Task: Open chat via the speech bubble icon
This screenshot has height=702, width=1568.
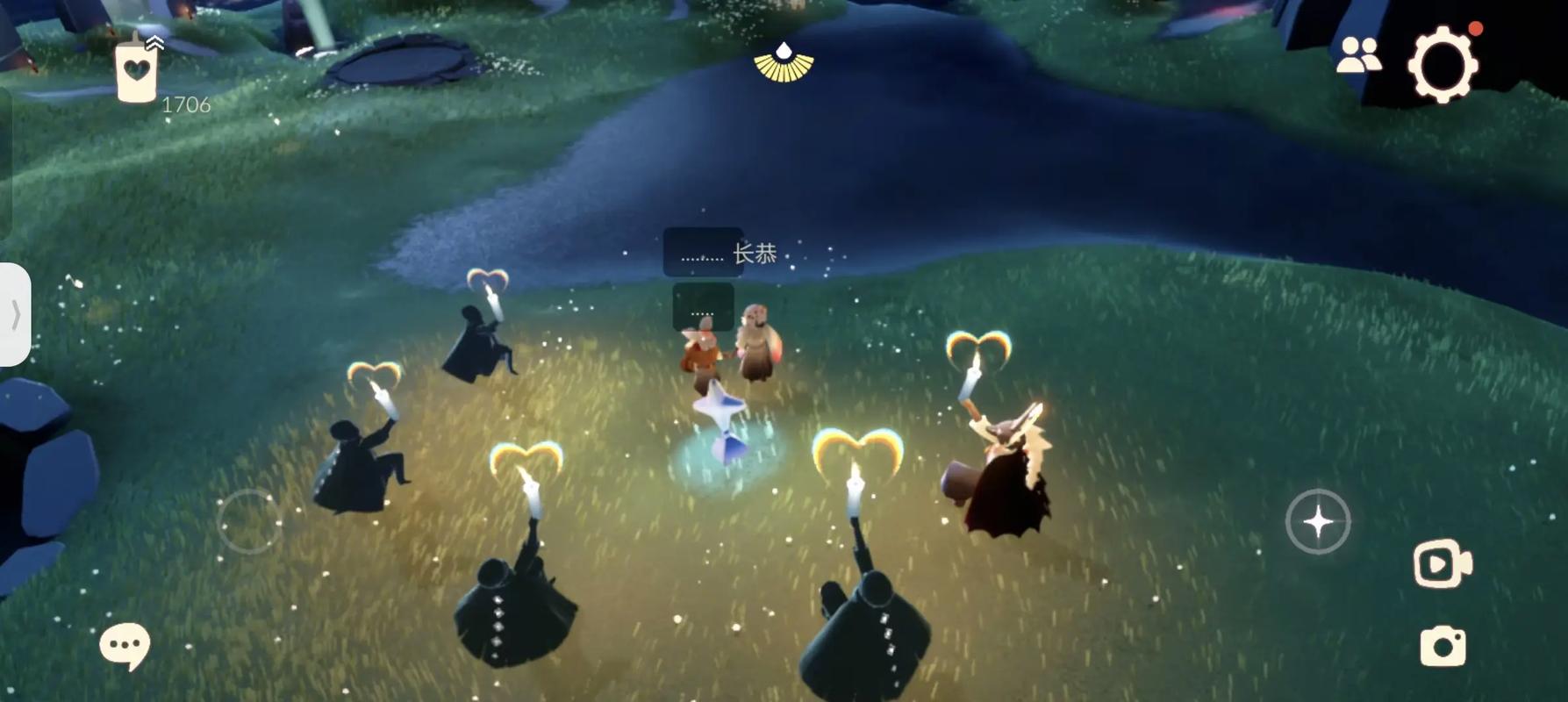Action: pos(125,643)
